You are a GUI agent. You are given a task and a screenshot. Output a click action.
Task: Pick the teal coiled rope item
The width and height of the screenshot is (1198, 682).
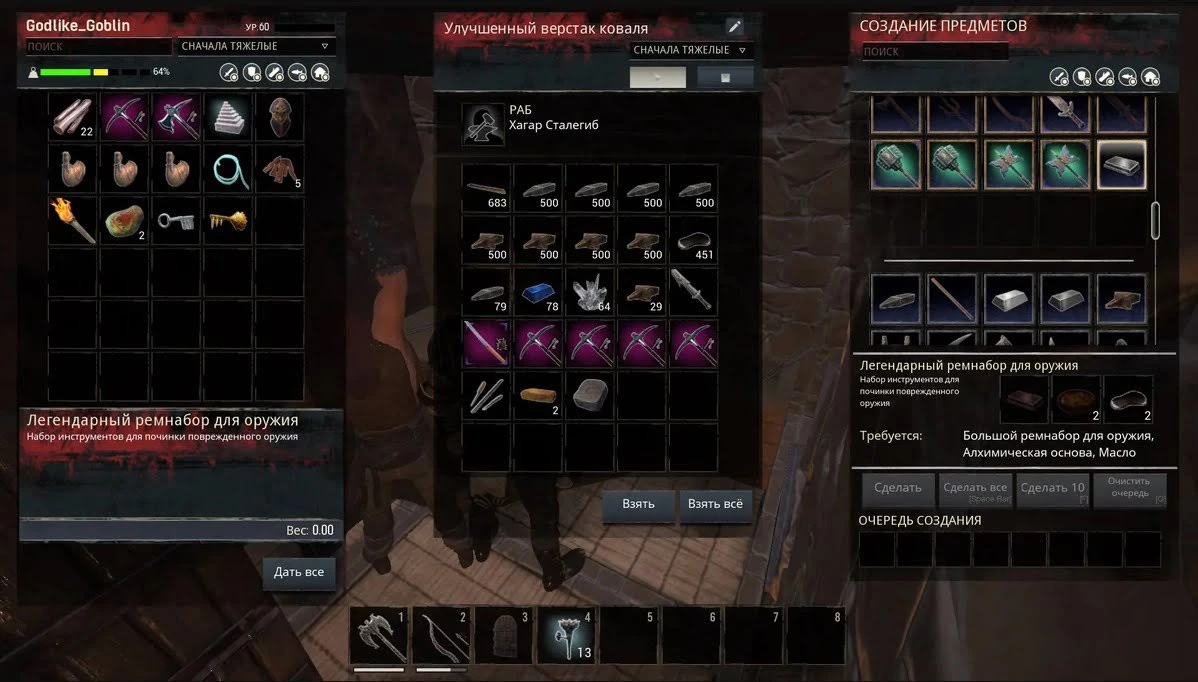(227, 169)
